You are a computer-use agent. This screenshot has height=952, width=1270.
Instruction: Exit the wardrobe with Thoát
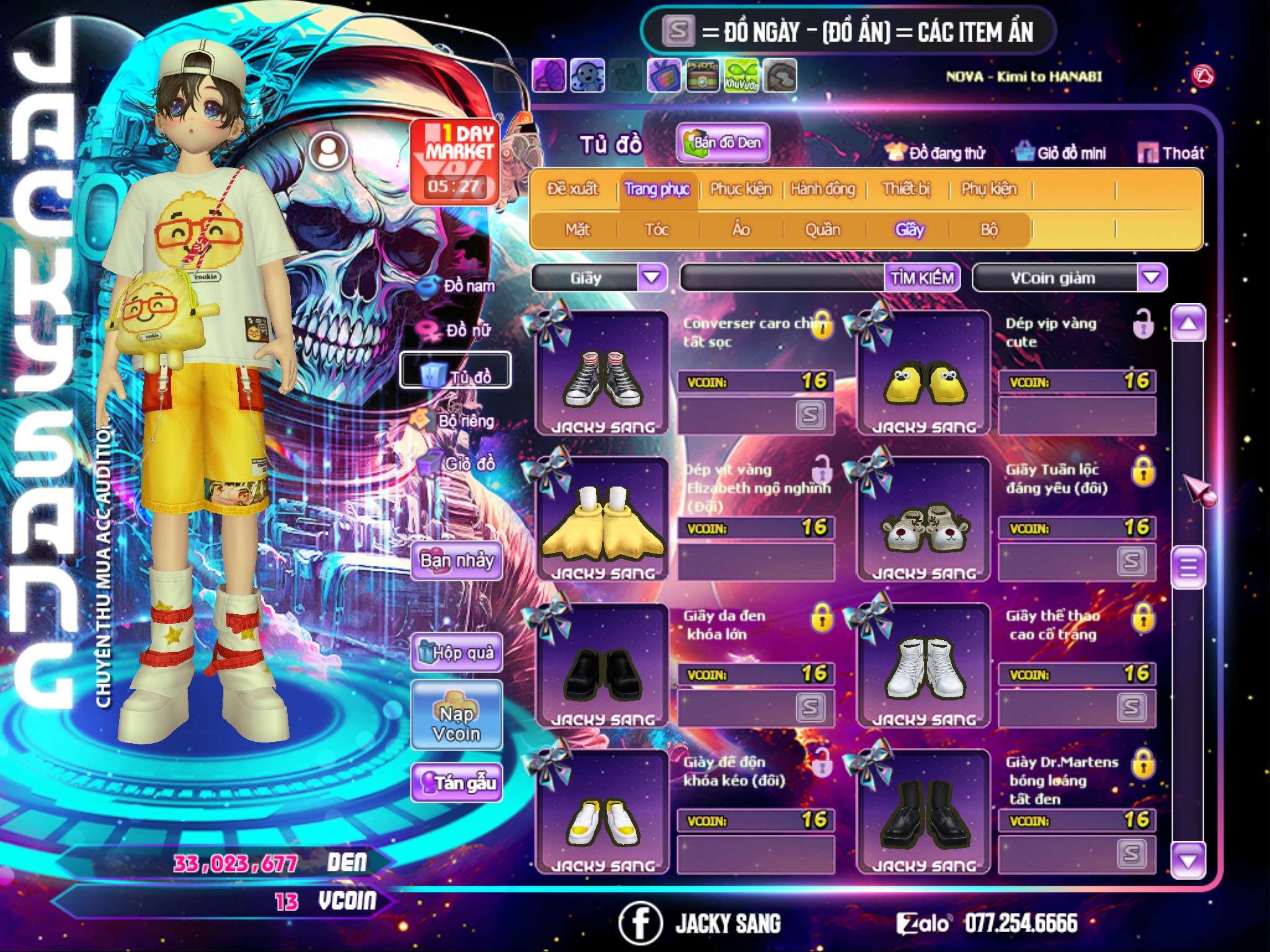coord(1171,152)
